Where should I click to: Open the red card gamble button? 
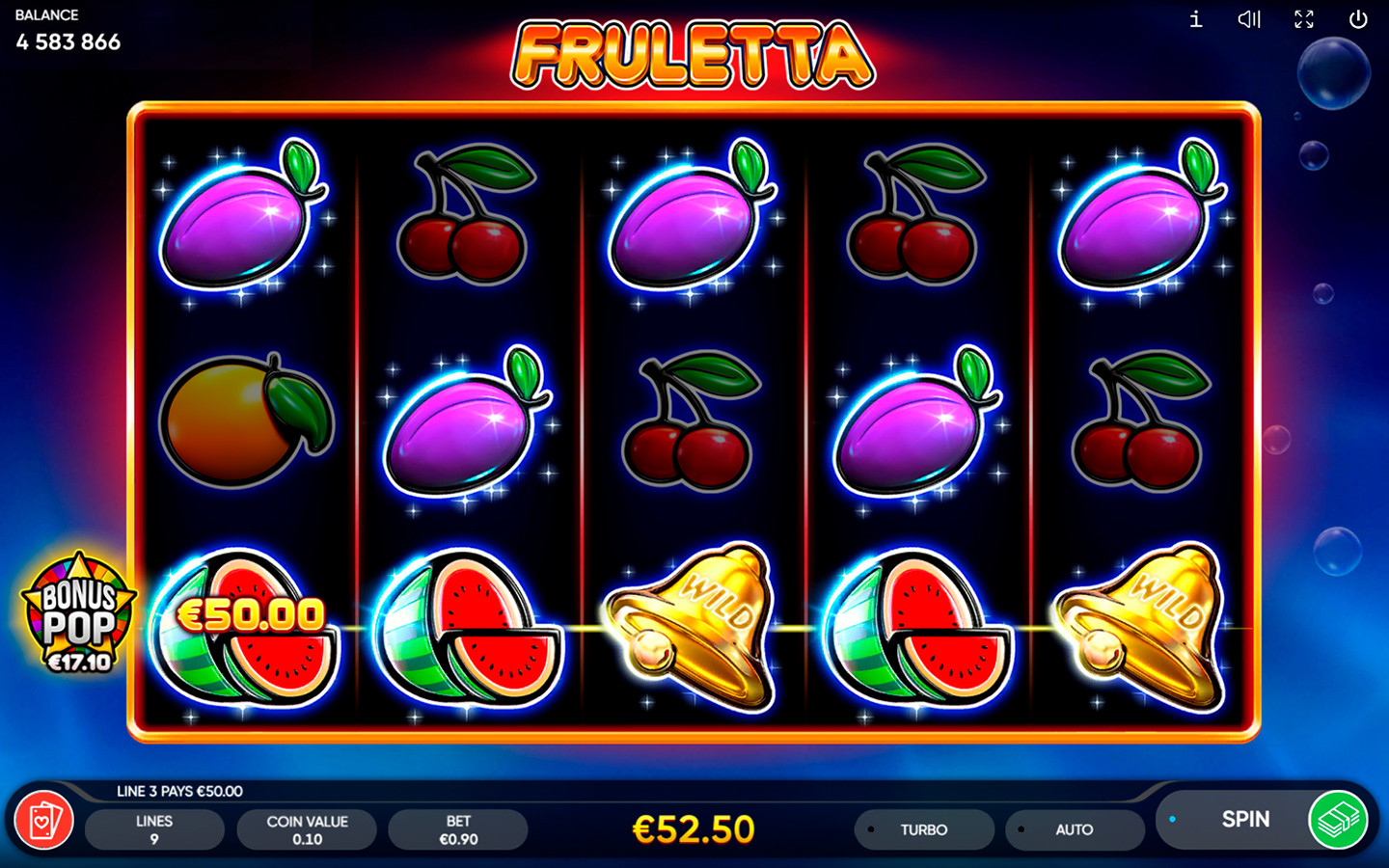(44, 821)
